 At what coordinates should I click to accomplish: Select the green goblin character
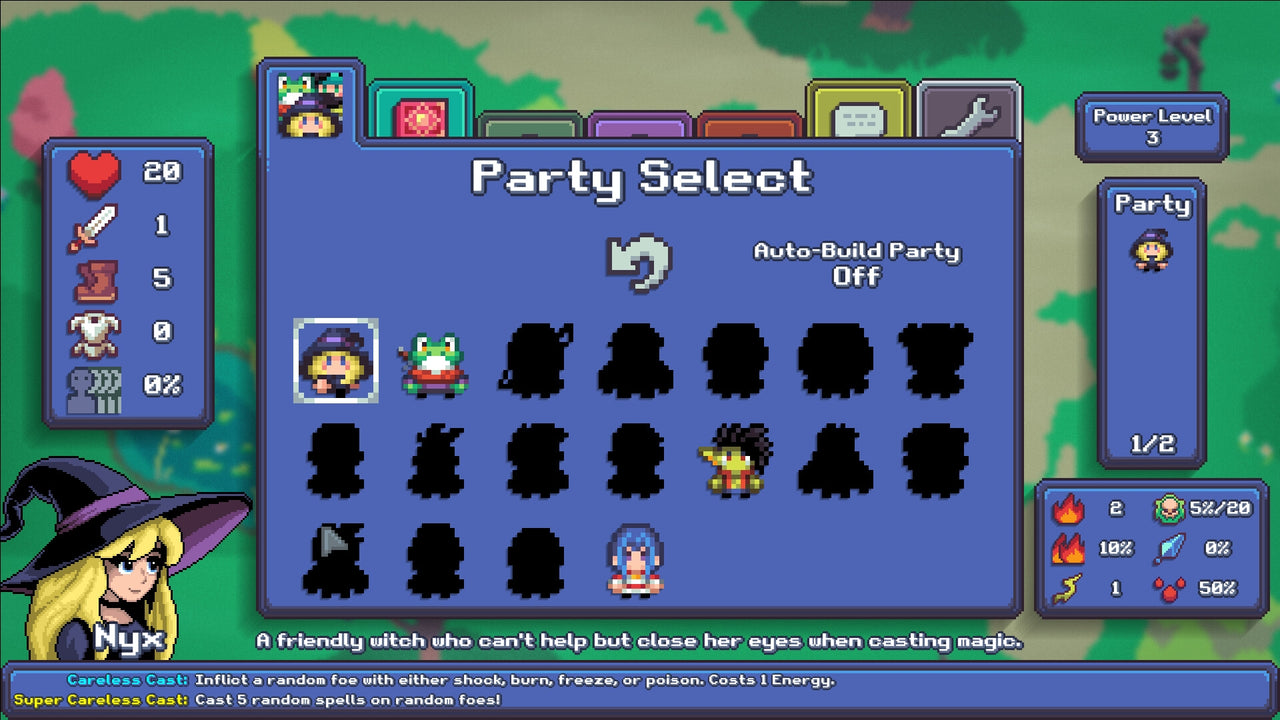click(x=735, y=457)
